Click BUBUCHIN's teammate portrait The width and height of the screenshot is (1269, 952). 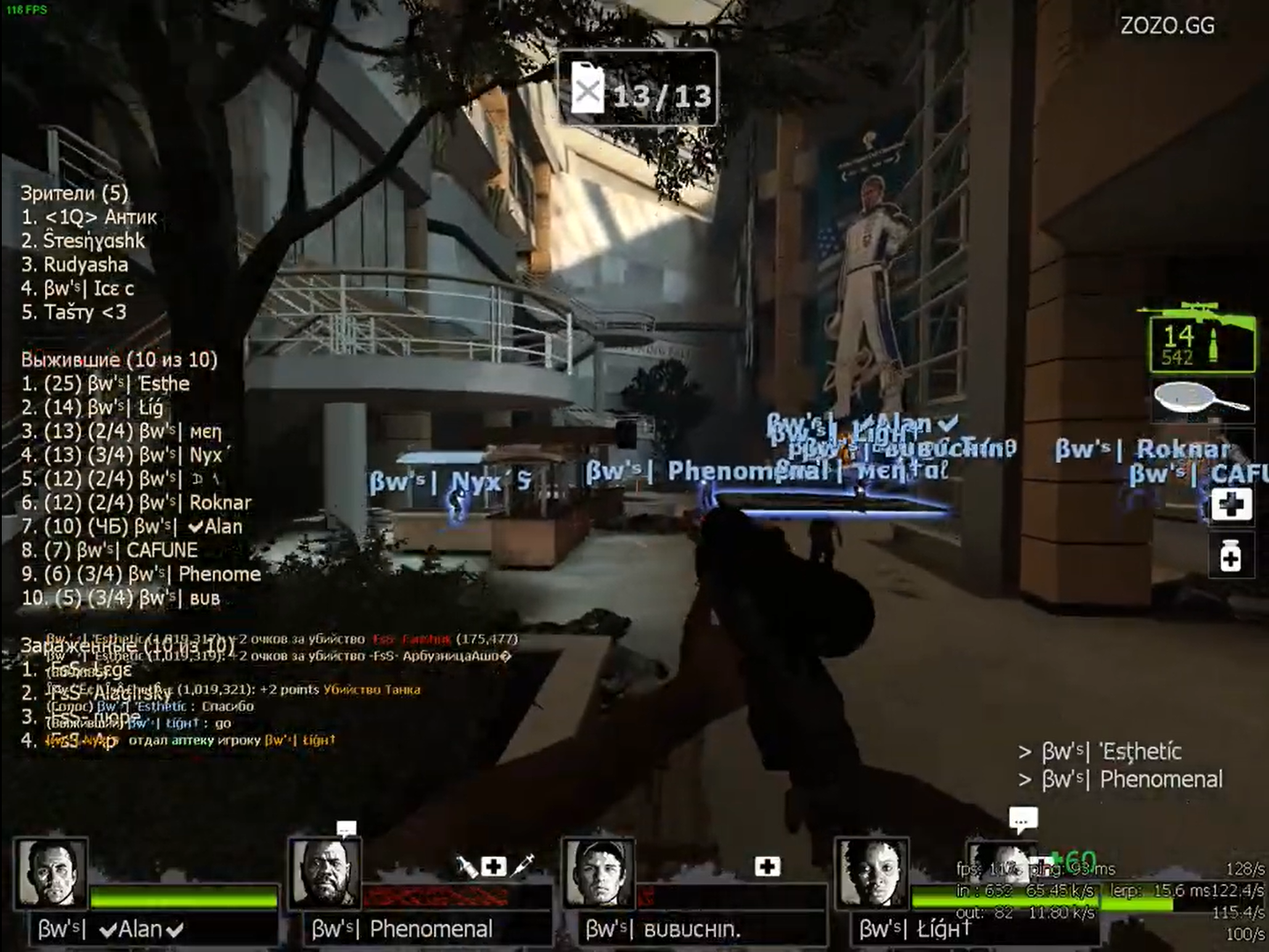pyautogui.click(x=599, y=873)
